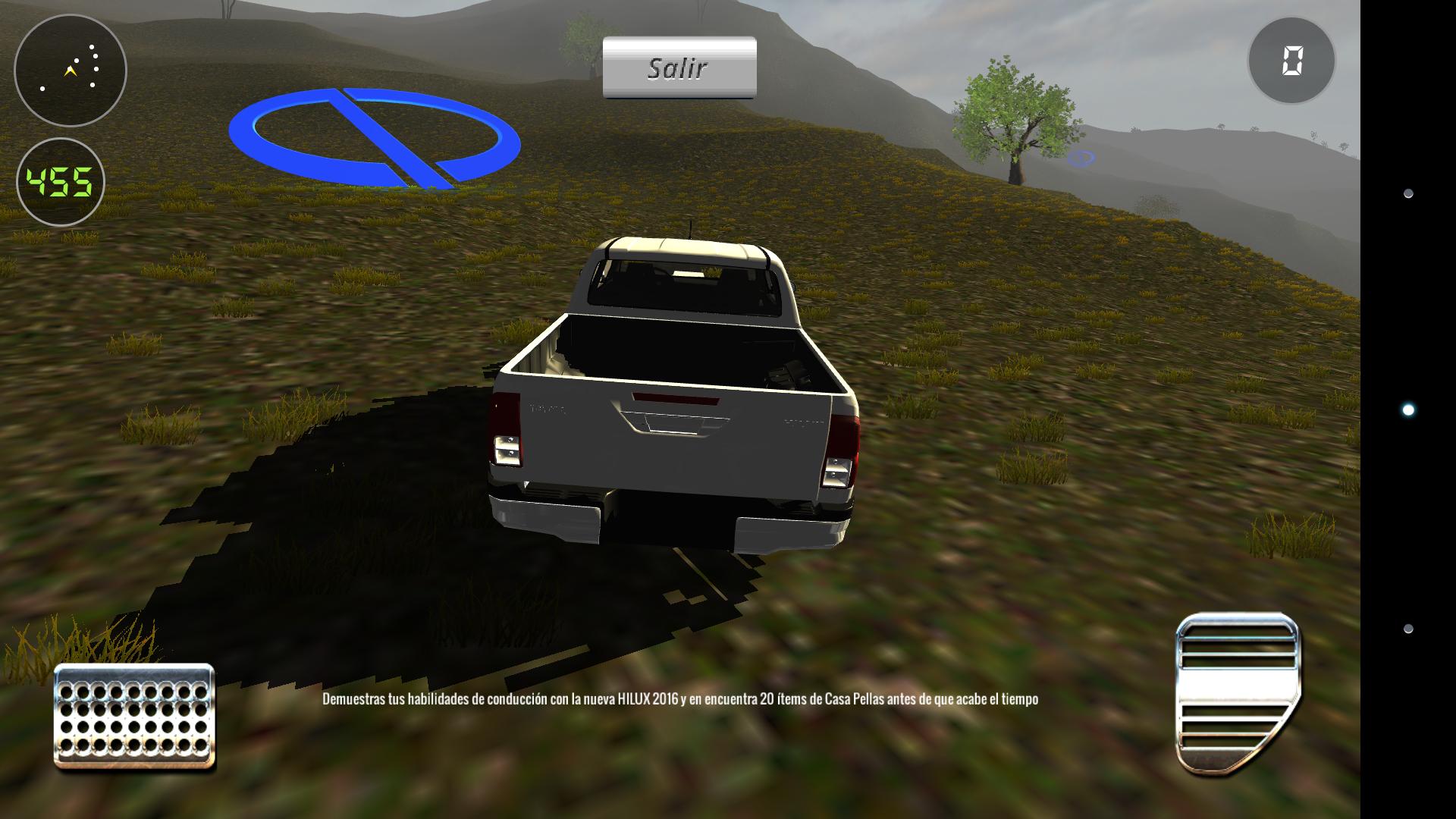Open the circular radar minimap
Screen dimensions: 1456x819
(x=71, y=71)
